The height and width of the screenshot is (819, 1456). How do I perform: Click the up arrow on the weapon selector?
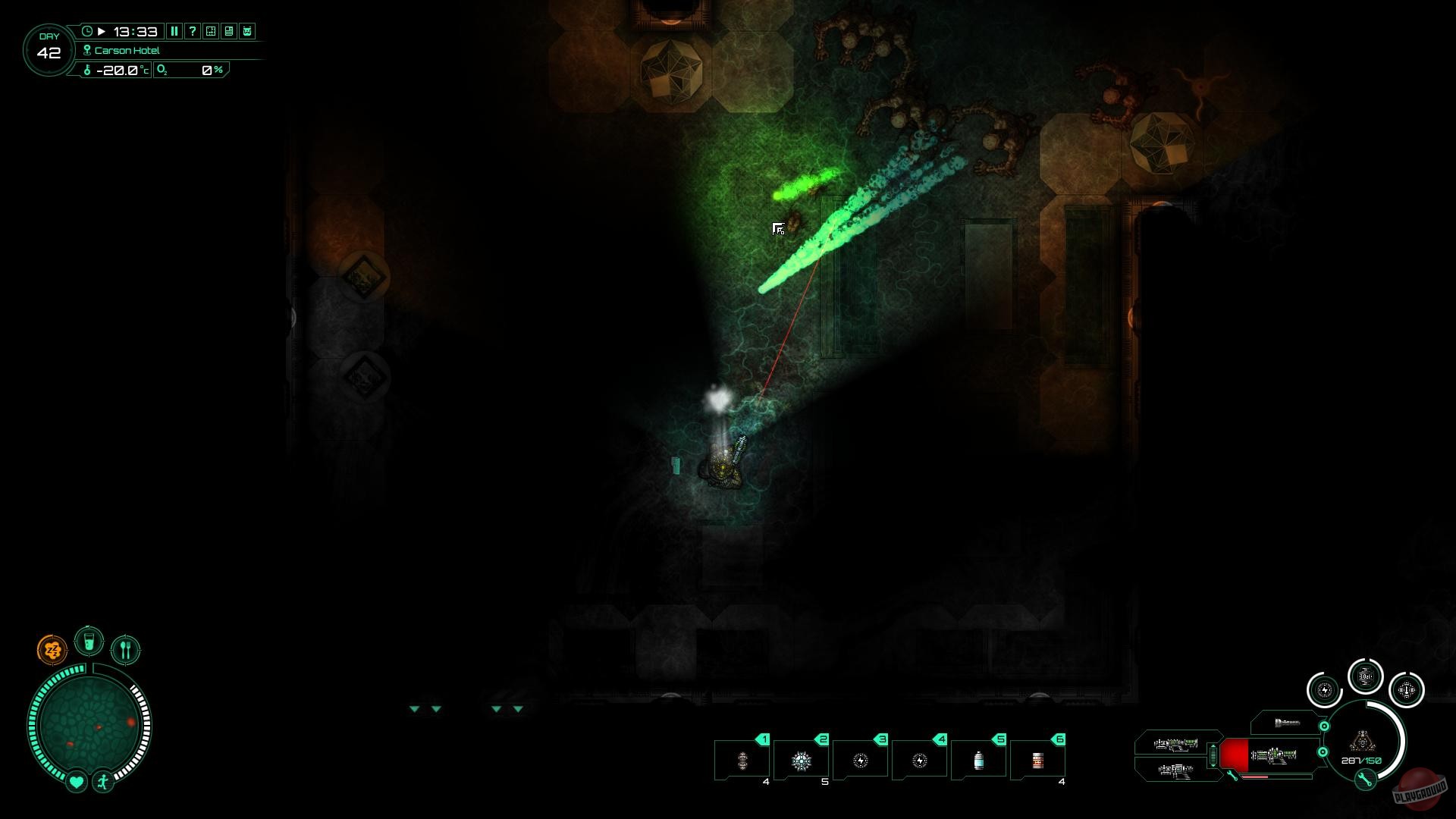click(1213, 746)
